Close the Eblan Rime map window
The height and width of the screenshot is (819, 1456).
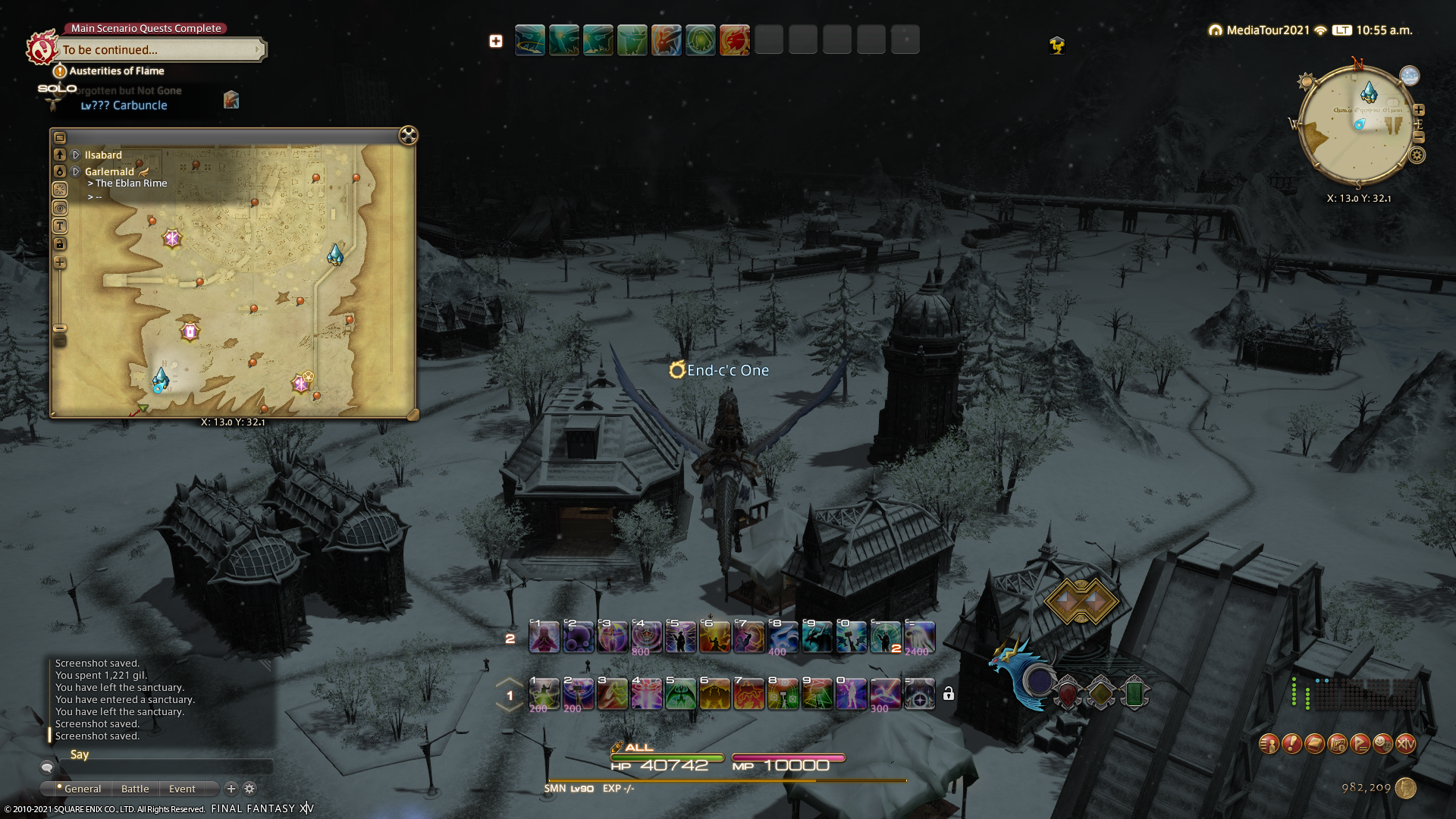(x=408, y=136)
